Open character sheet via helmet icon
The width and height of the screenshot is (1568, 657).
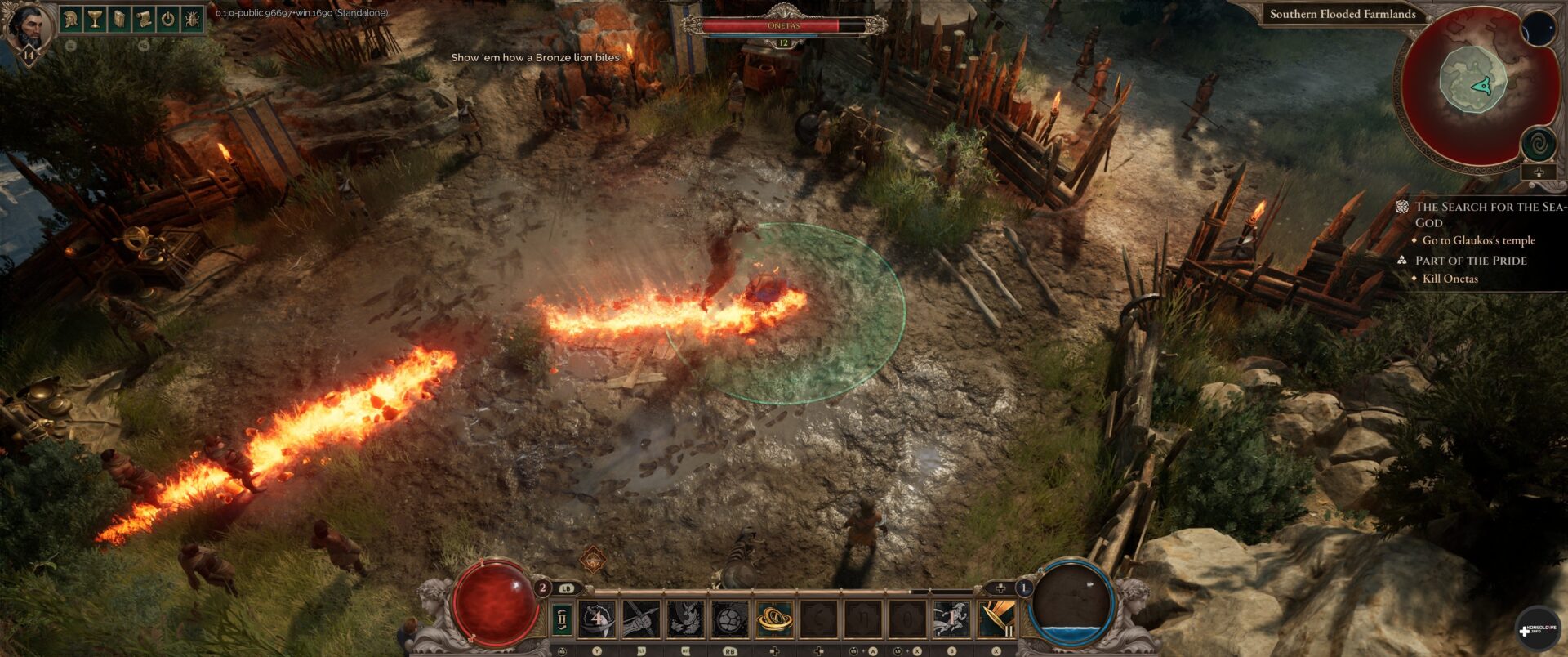[71, 19]
